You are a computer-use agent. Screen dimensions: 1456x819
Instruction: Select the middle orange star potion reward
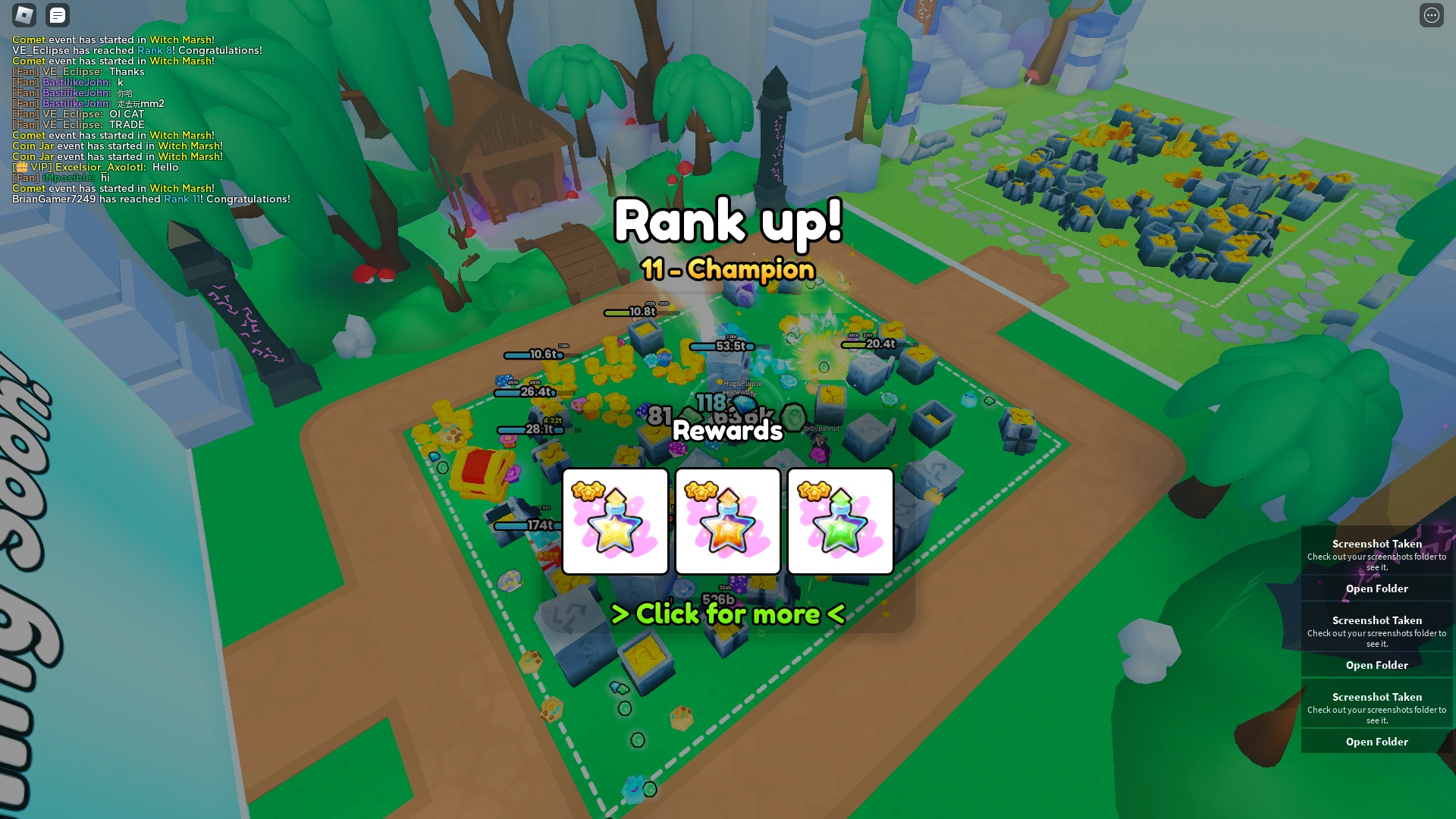click(x=727, y=521)
